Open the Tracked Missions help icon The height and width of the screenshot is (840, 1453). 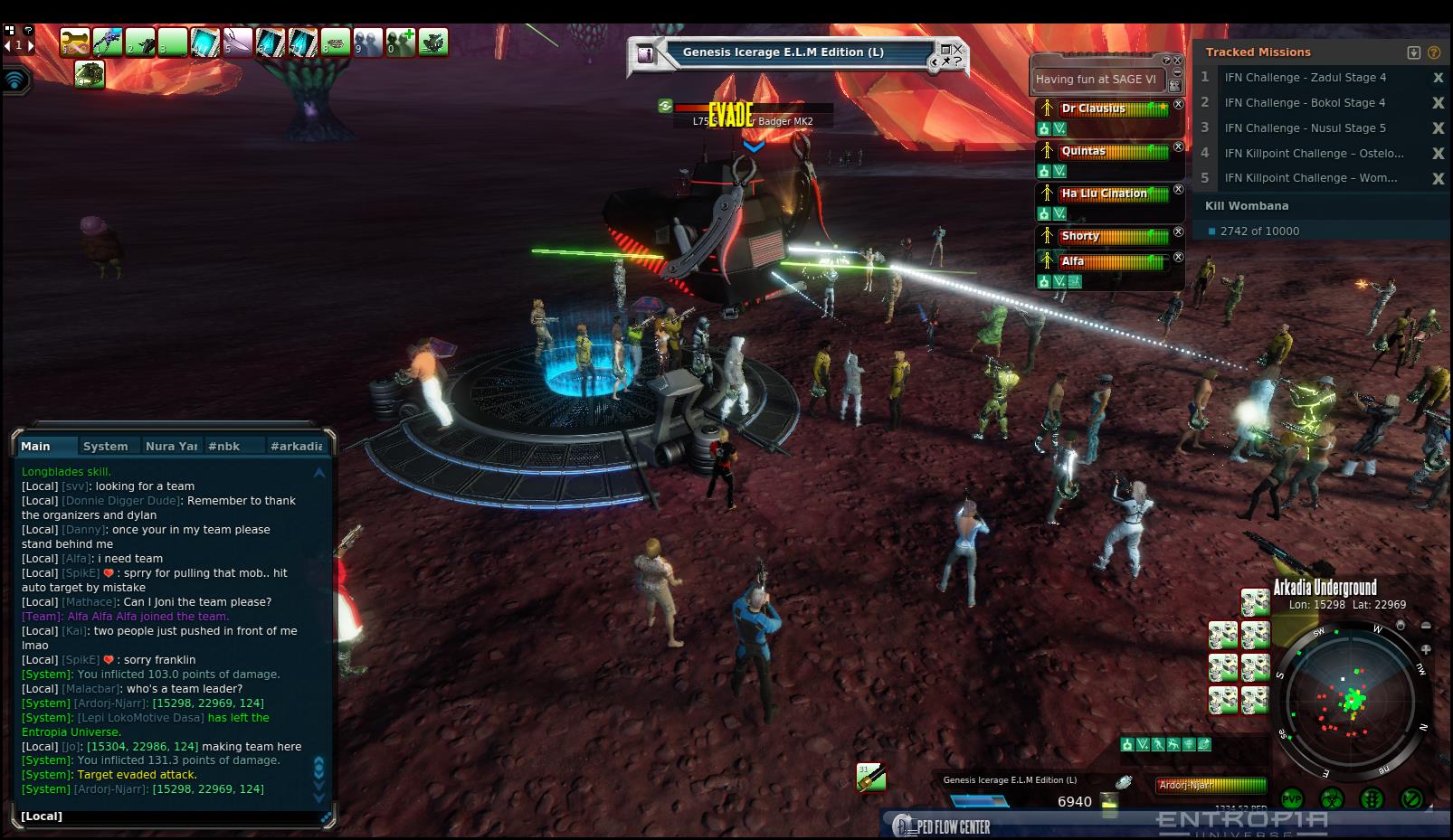tap(1433, 52)
